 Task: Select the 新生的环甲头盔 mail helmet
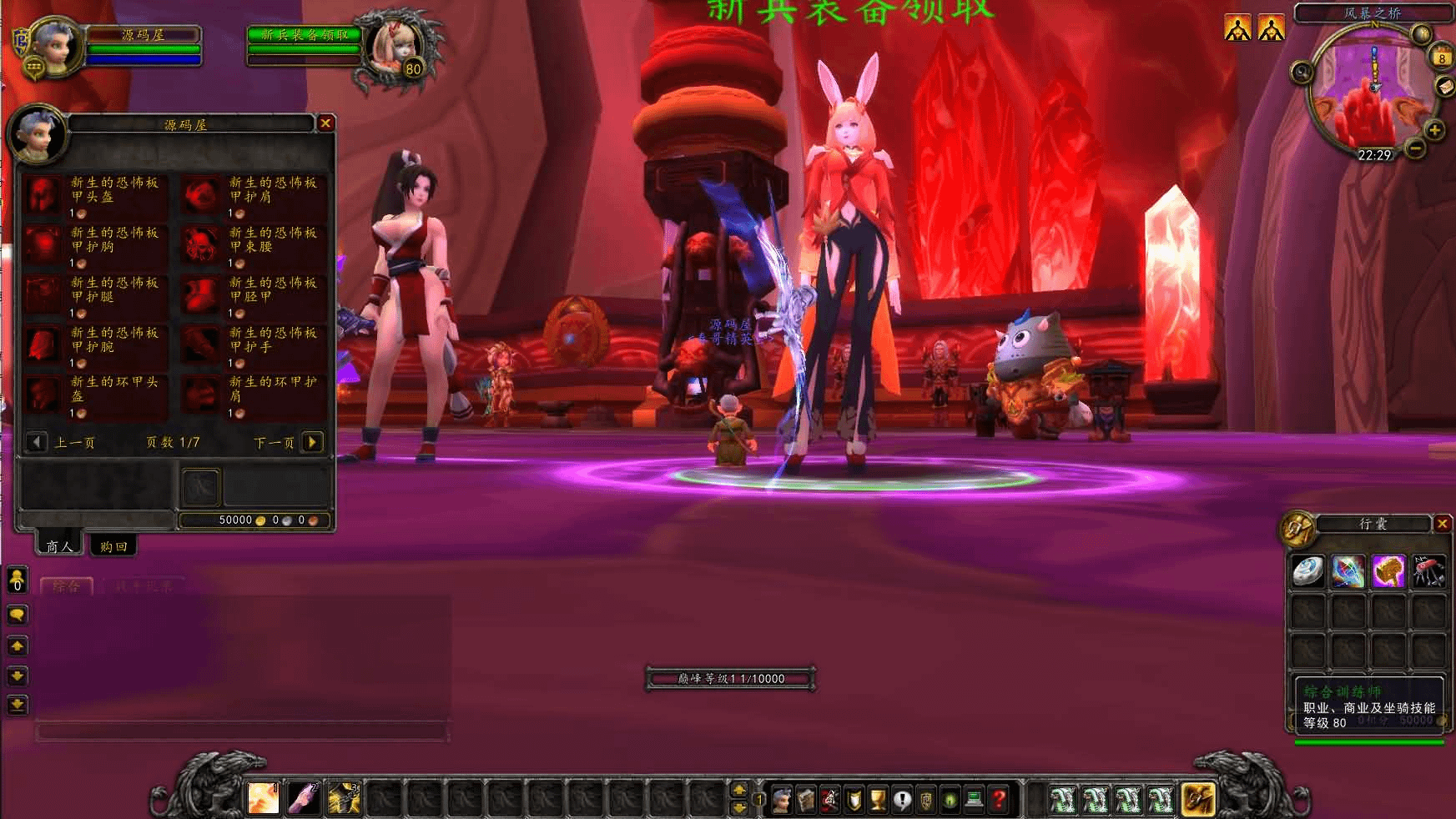[x=43, y=394]
